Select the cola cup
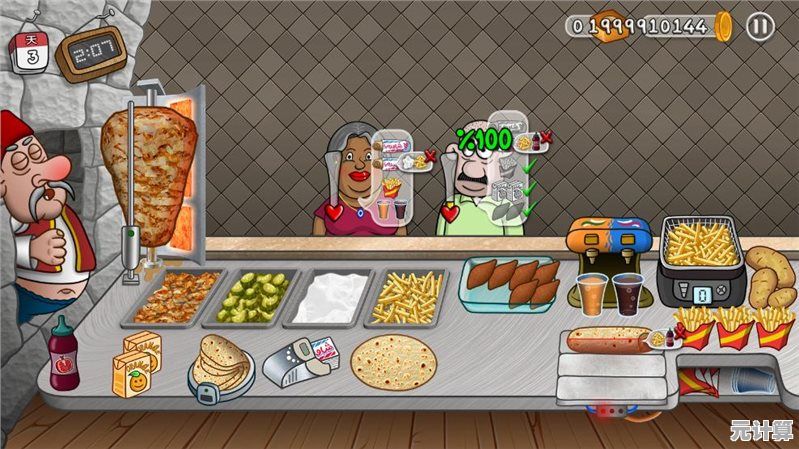Image resolution: width=799 pixels, height=449 pixels. click(x=630, y=294)
